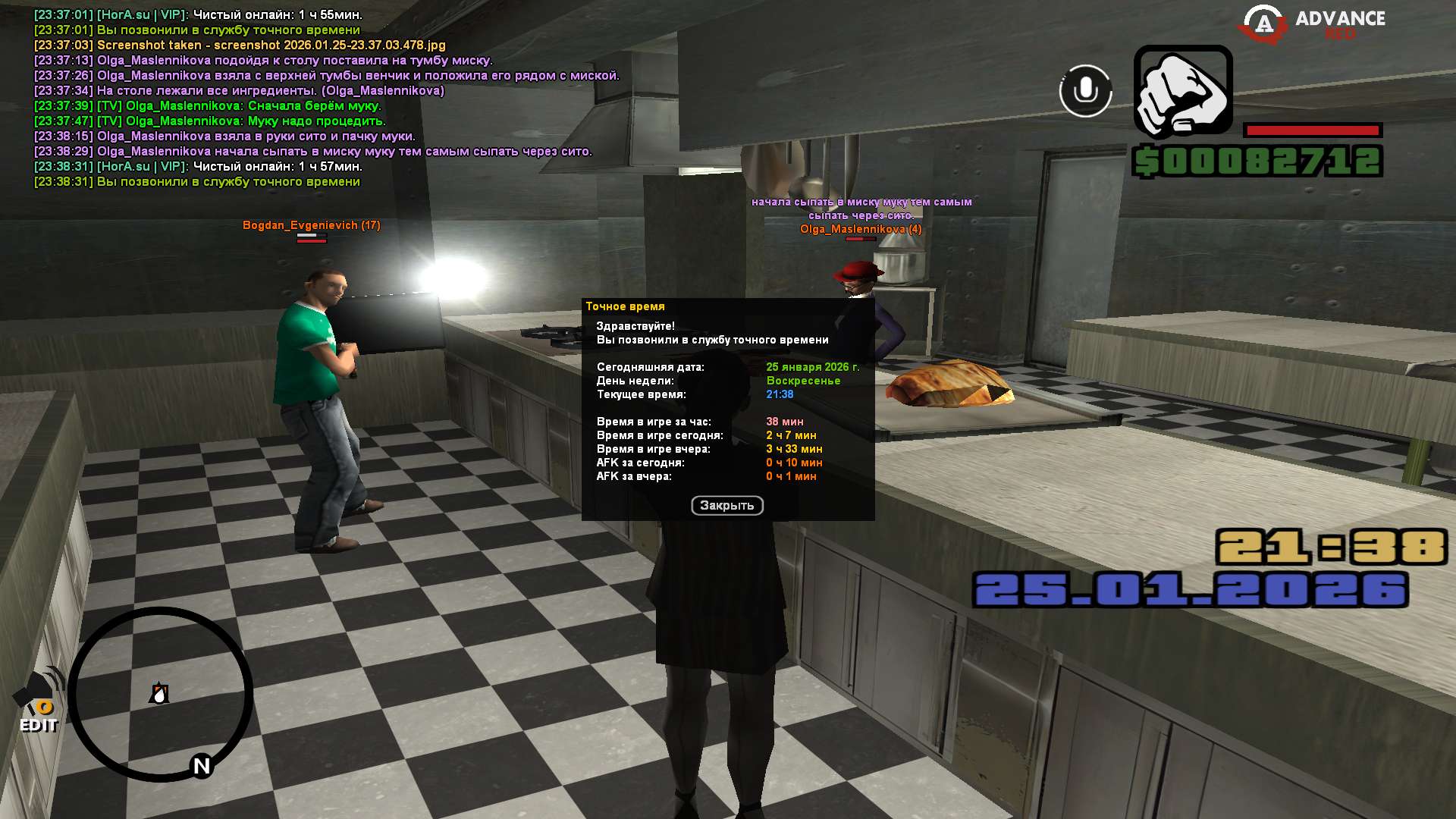Toggle the microphone voice chat icon
The width and height of the screenshot is (1456, 819).
(x=1085, y=91)
